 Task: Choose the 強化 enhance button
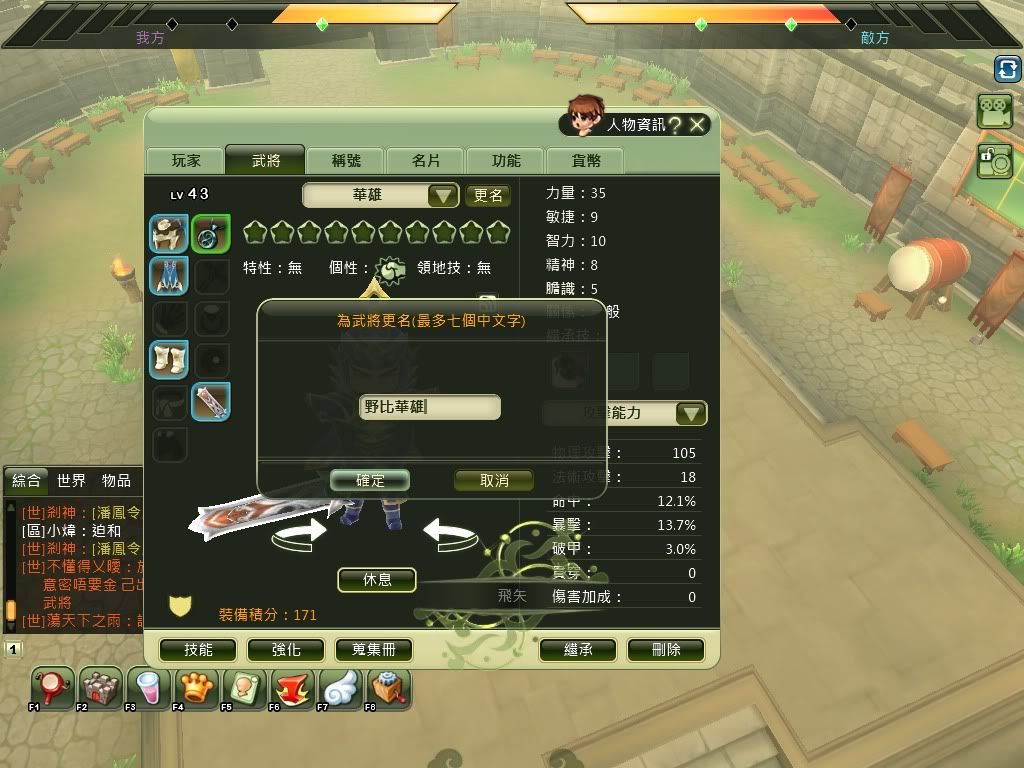[x=286, y=650]
